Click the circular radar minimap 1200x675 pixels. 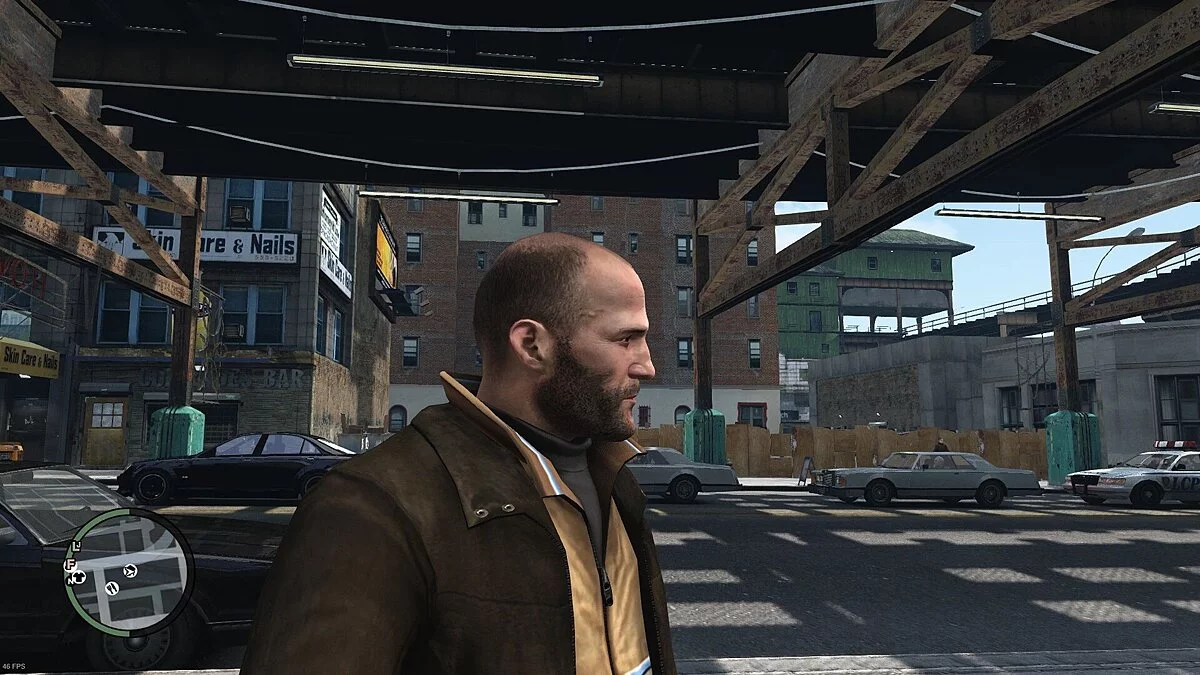pyautogui.click(x=128, y=572)
